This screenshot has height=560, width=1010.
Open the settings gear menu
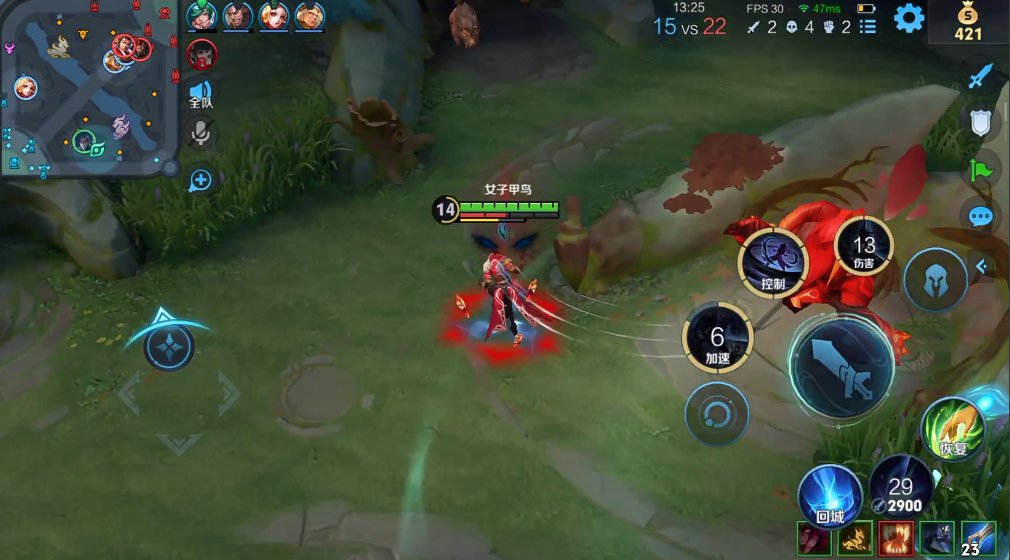tap(908, 18)
